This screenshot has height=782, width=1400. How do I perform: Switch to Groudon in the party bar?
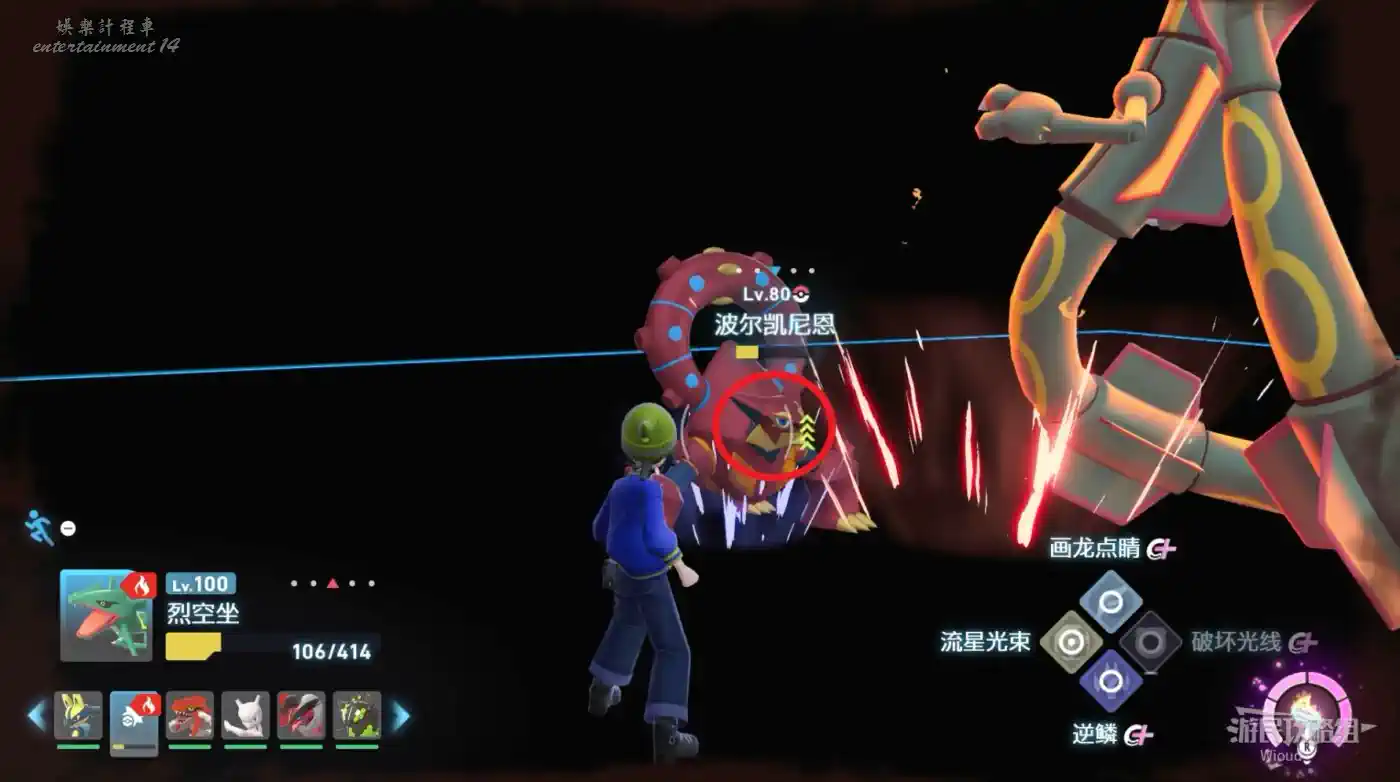point(190,715)
